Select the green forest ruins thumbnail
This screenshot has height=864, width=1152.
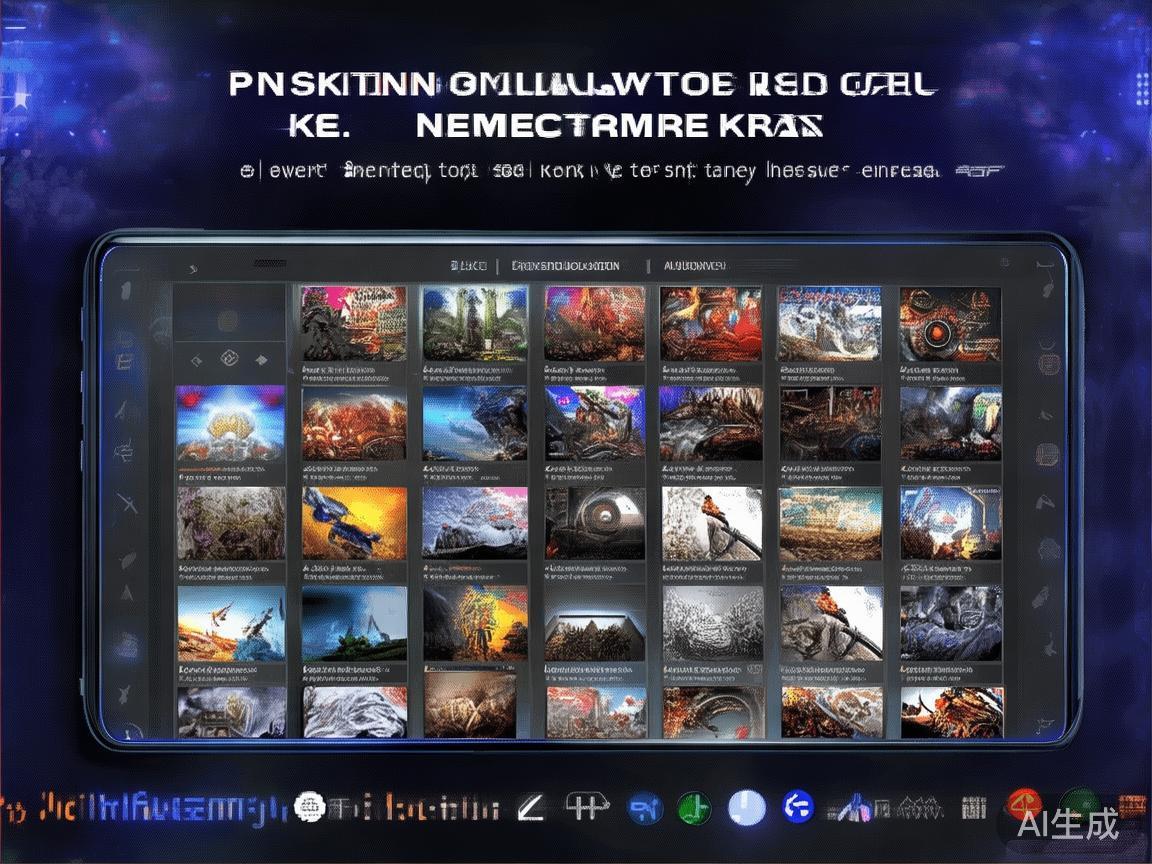point(474,324)
